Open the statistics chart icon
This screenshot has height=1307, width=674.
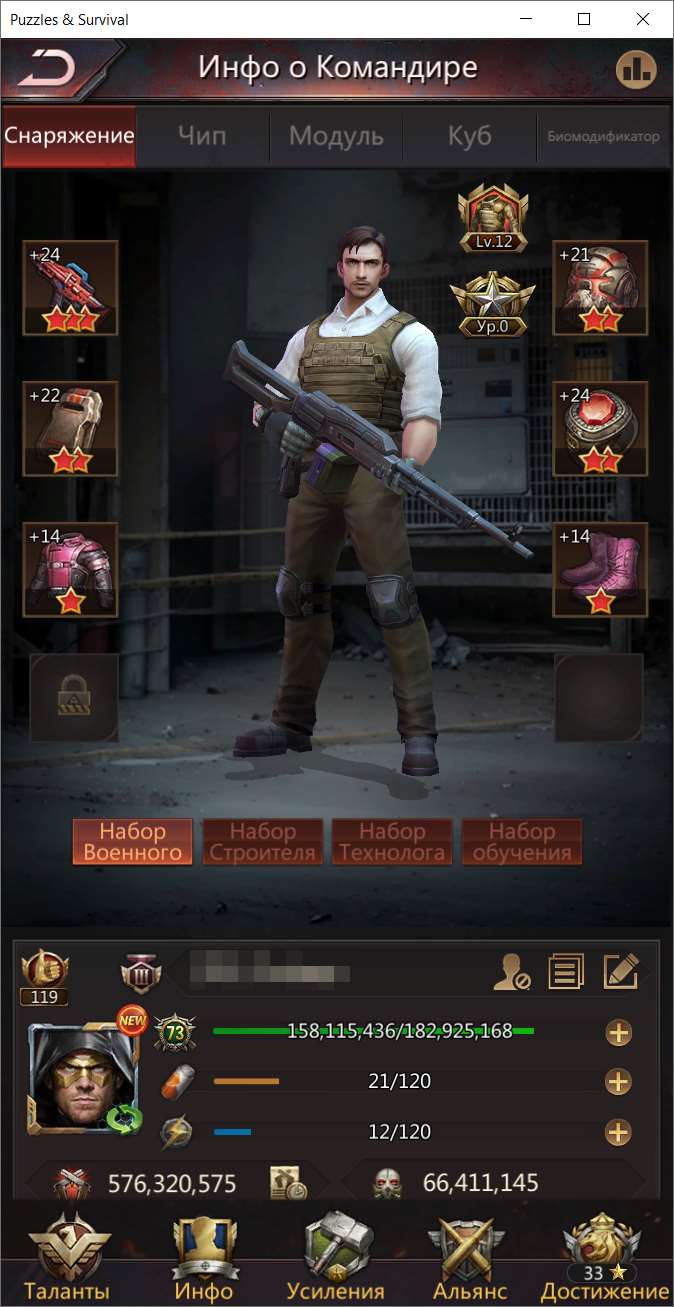click(634, 69)
